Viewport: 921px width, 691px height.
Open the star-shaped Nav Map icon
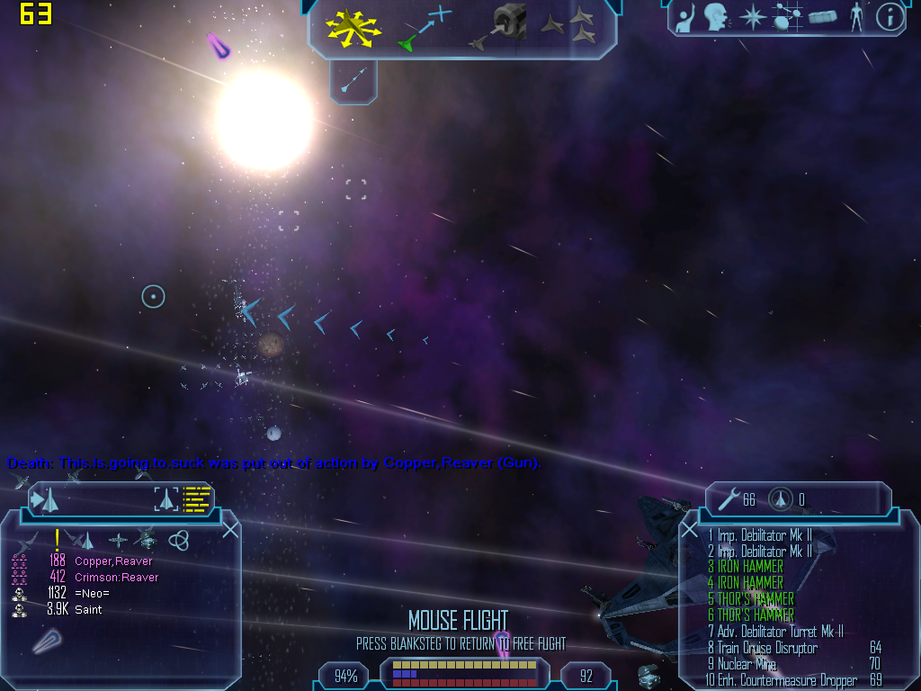752,17
